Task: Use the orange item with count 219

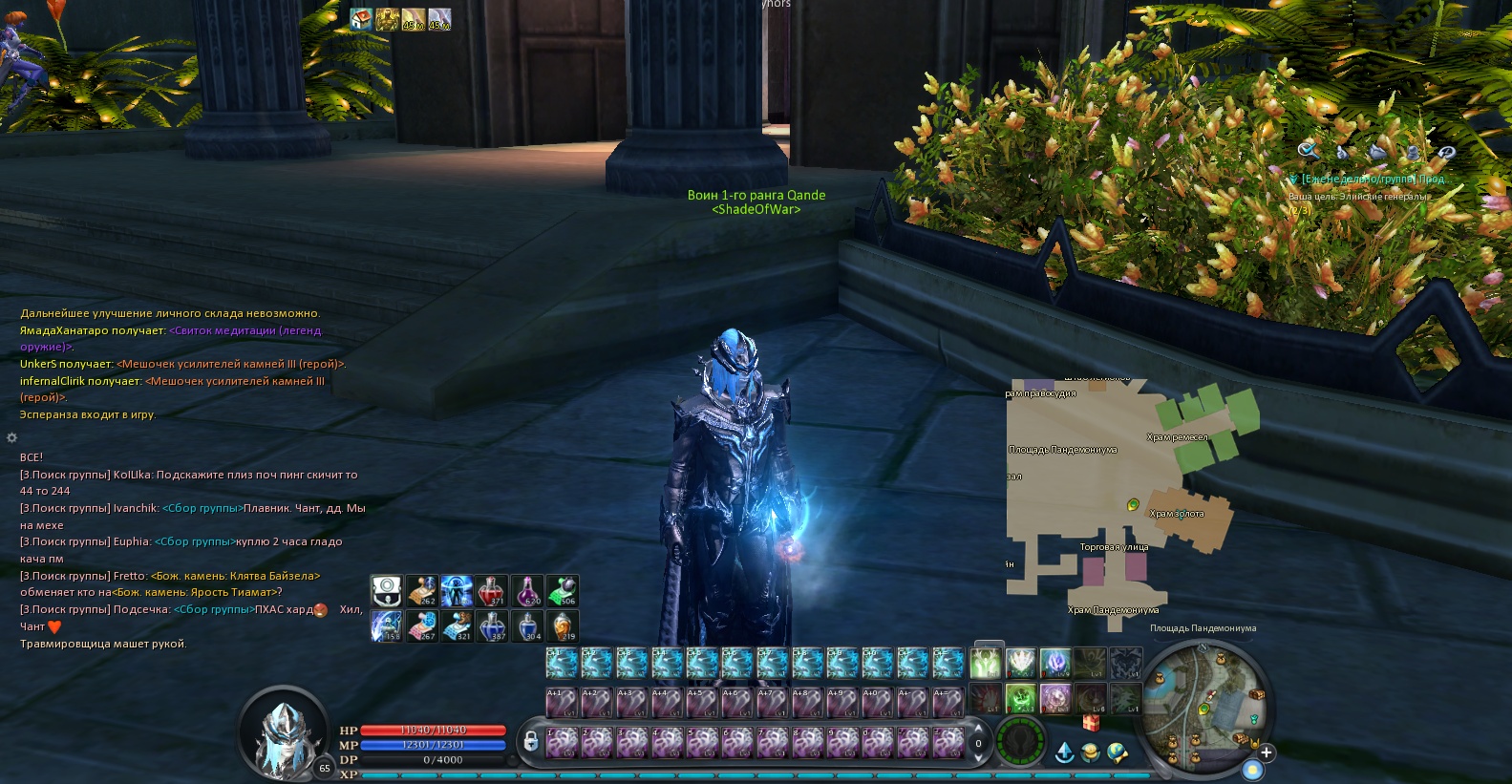Action: (563, 626)
